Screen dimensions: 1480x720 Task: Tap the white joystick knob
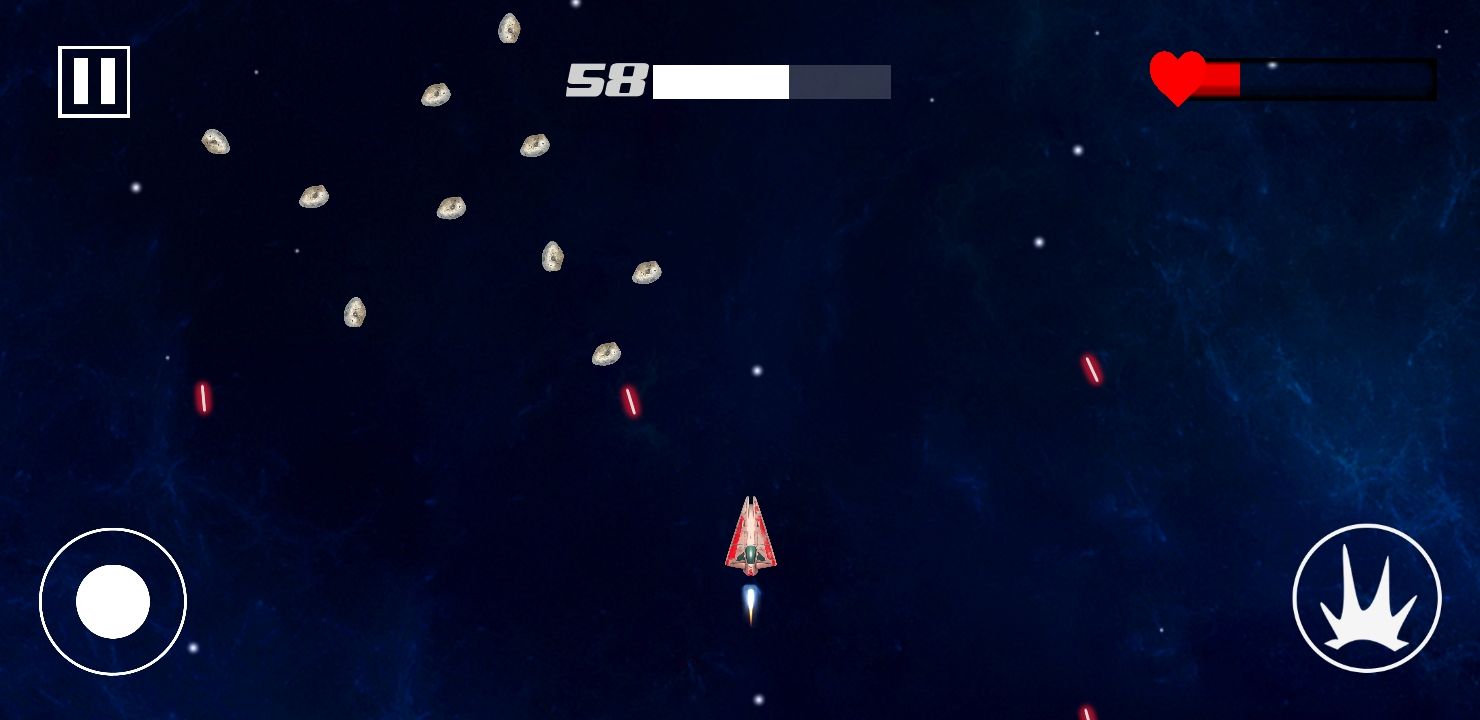pyautogui.click(x=113, y=601)
